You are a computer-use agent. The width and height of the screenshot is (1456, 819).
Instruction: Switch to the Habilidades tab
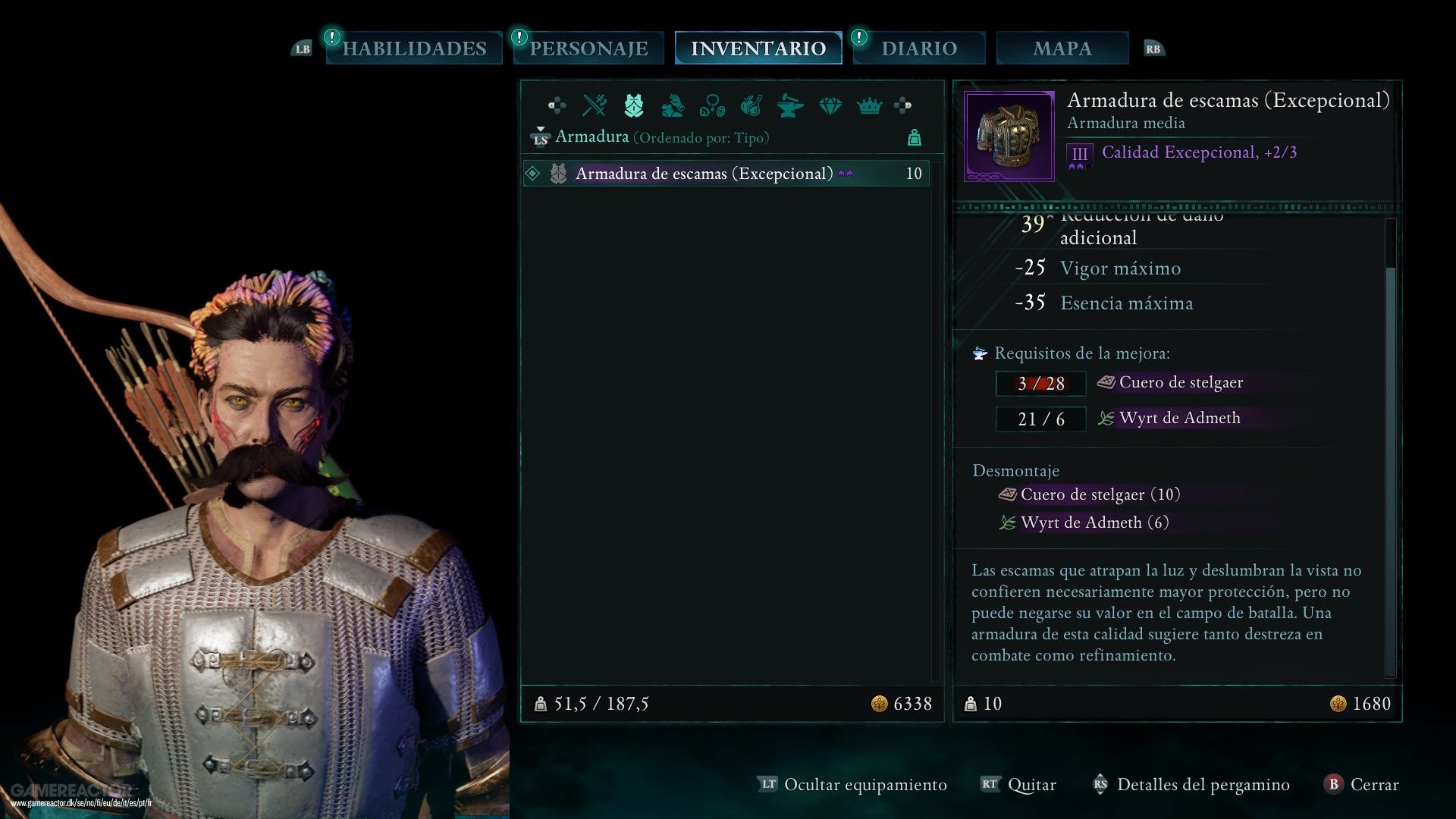414,49
